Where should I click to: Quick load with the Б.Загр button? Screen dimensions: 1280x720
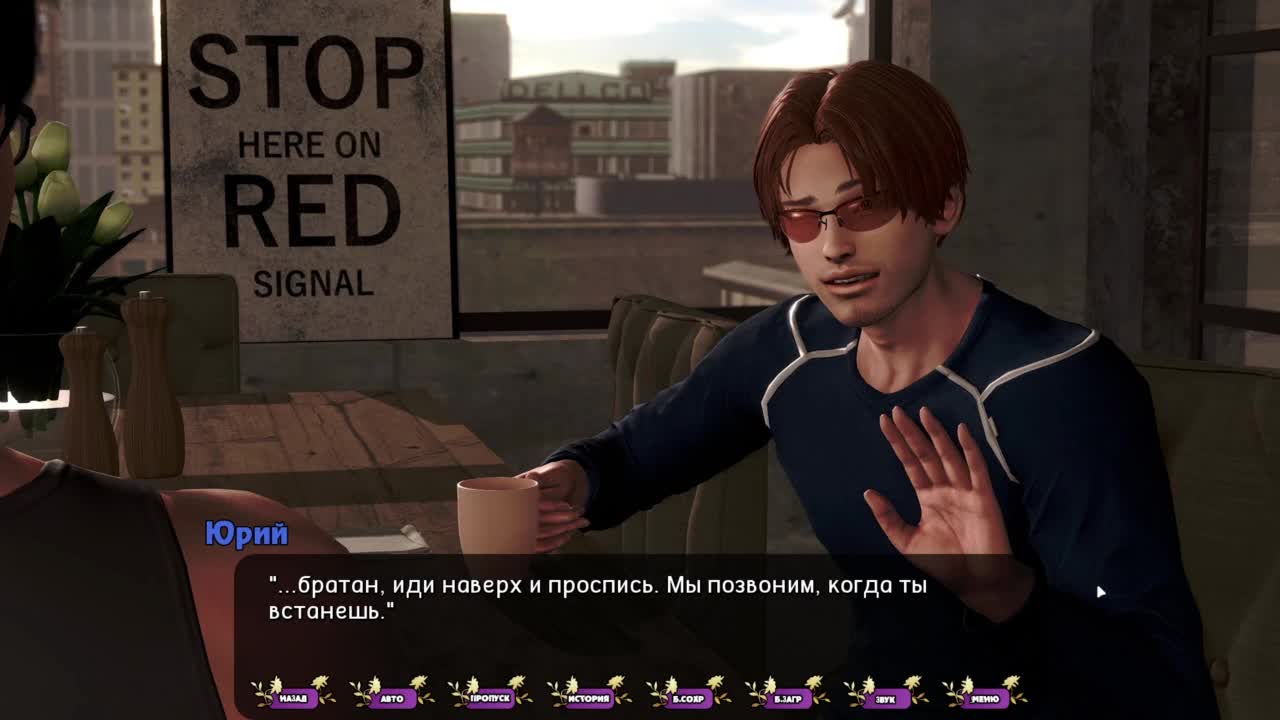pyautogui.click(x=787, y=698)
